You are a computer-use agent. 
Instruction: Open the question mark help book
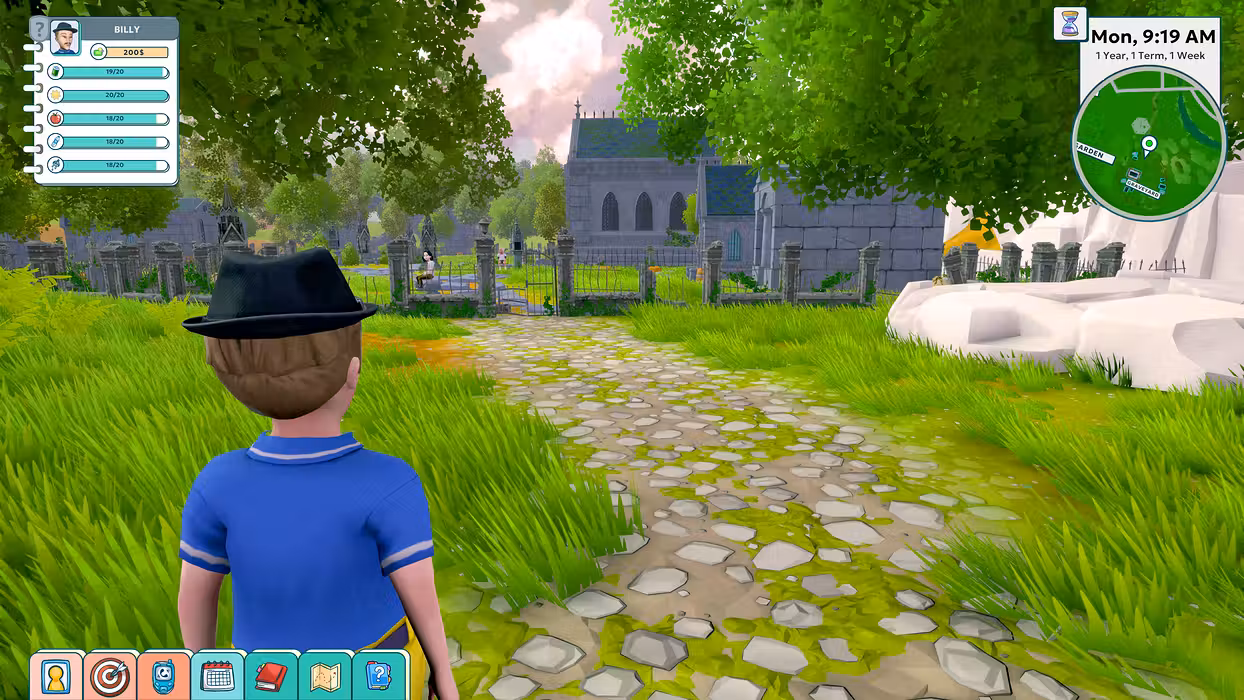[x=379, y=677]
